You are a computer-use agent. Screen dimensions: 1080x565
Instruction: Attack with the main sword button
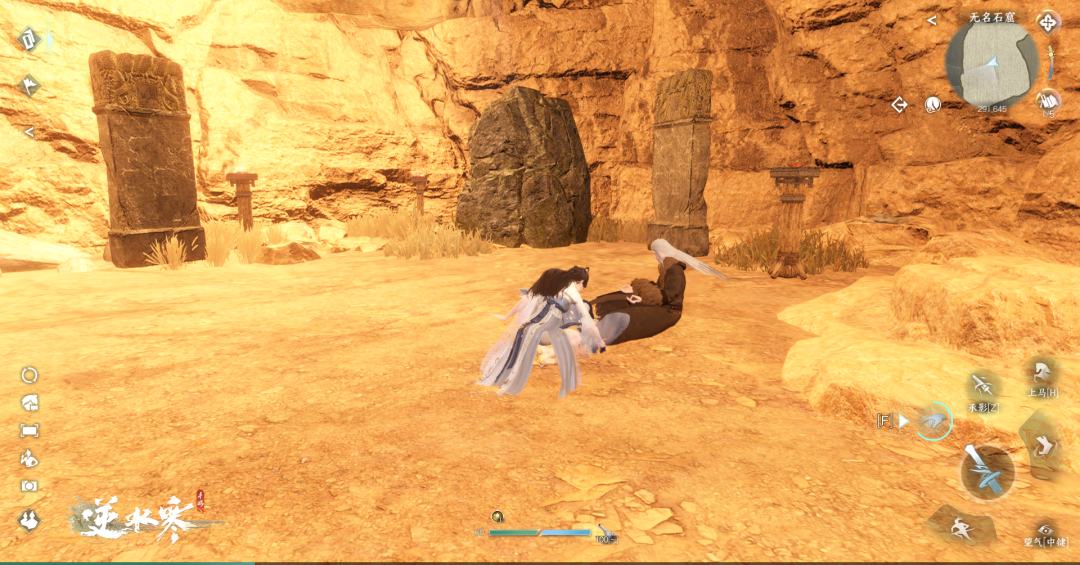coord(987,471)
